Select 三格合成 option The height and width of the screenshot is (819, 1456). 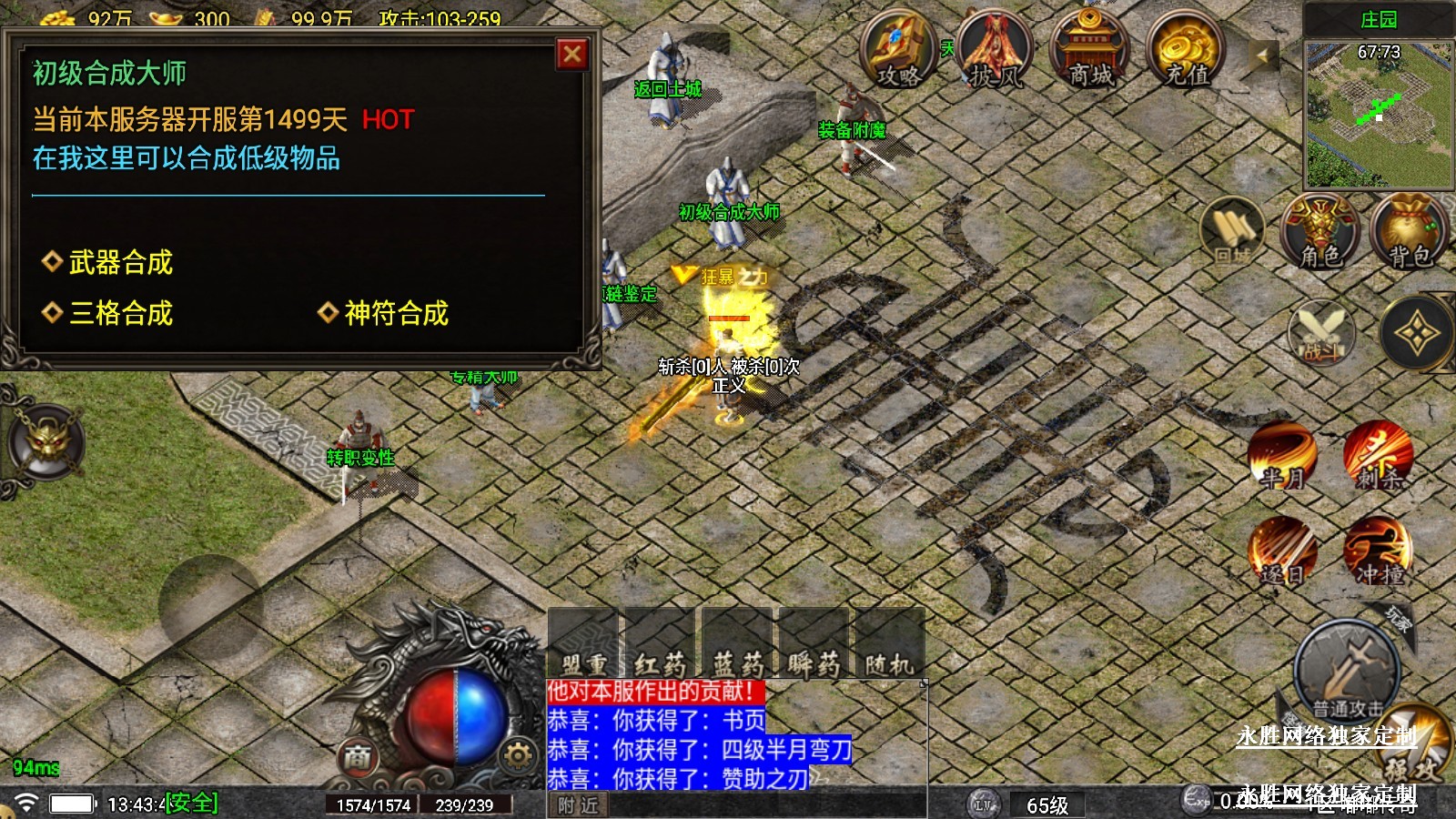click(120, 314)
